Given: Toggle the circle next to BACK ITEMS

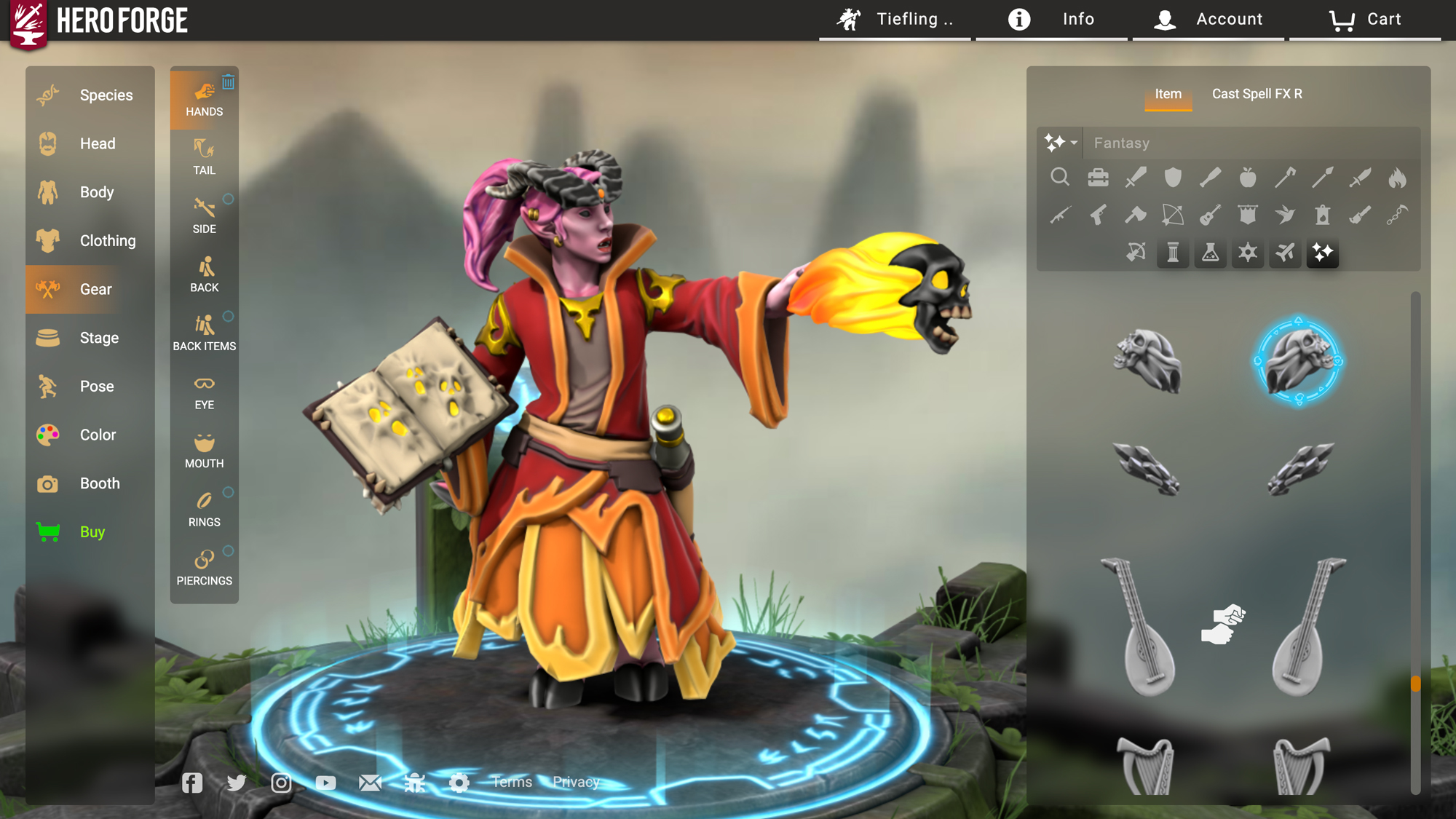Looking at the screenshot, I should (x=229, y=317).
